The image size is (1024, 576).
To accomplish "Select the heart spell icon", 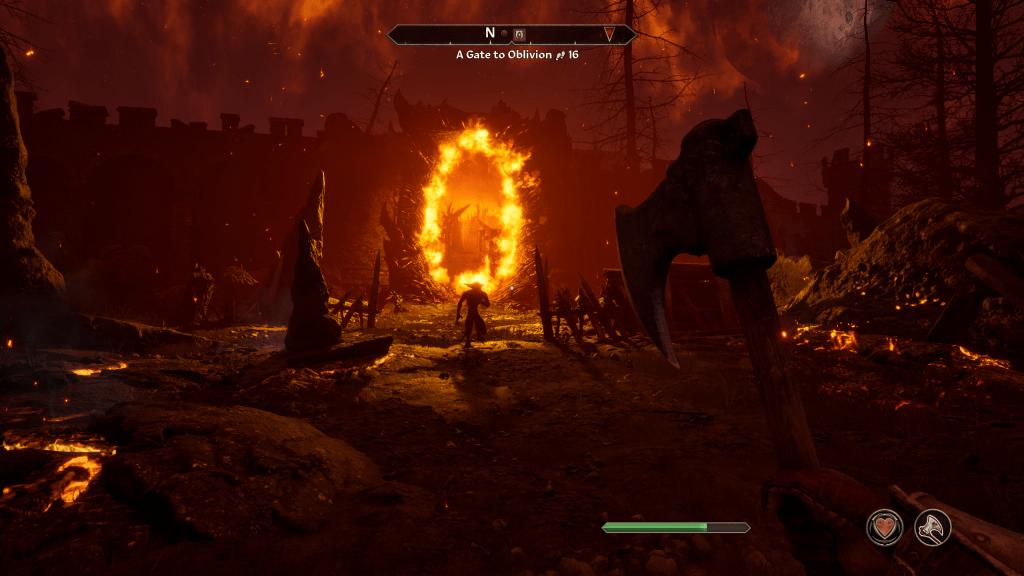I will pyautogui.click(x=885, y=527).
